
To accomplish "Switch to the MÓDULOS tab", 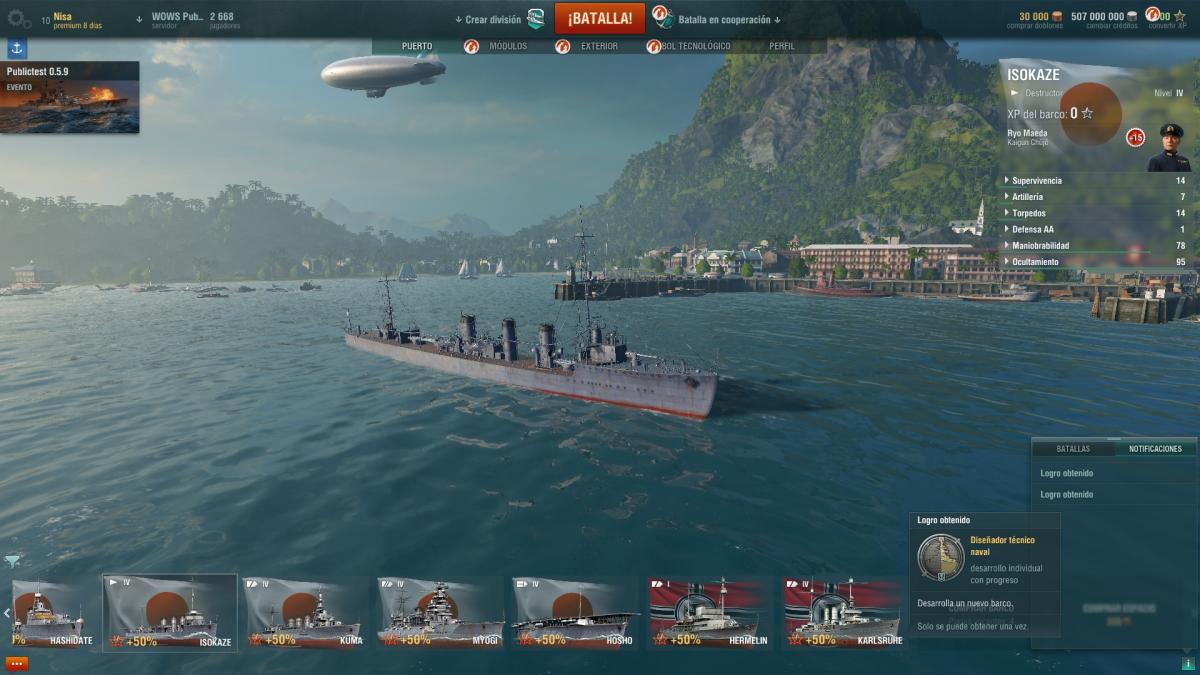I will tap(507, 46).
